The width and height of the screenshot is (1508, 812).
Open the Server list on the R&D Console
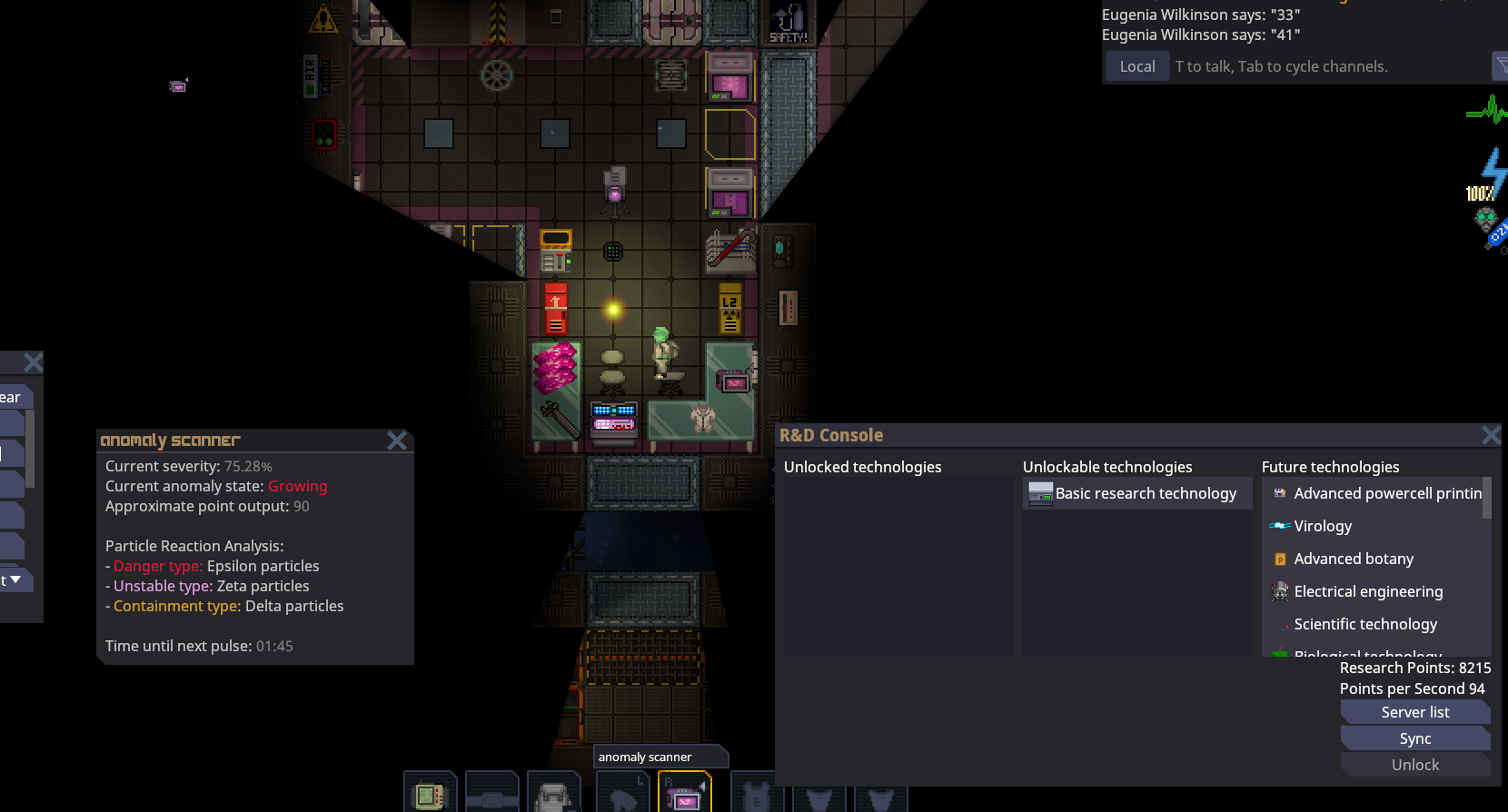click(1414, 711)
